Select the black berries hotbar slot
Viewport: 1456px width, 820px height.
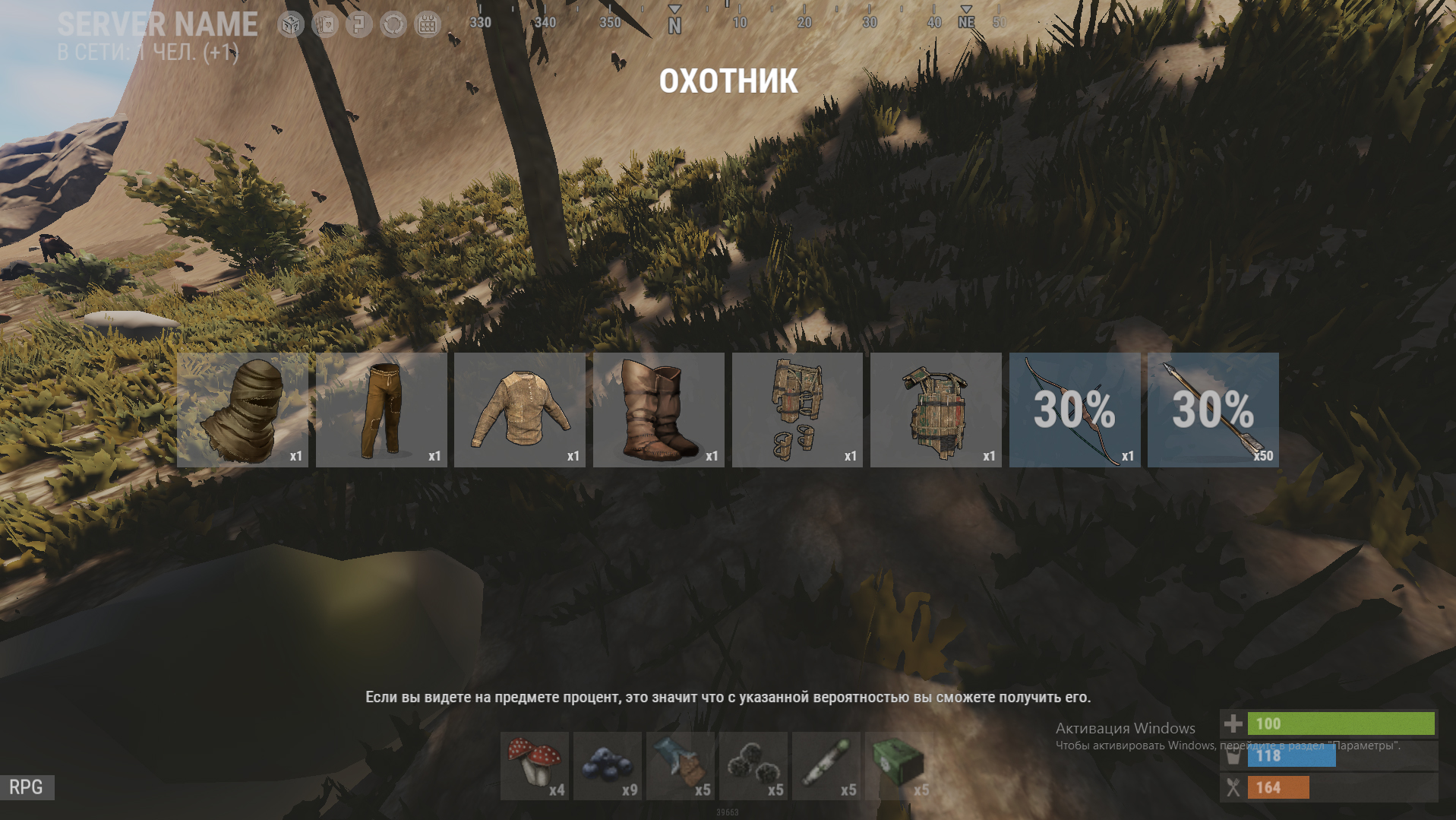(x=753, y=765)
